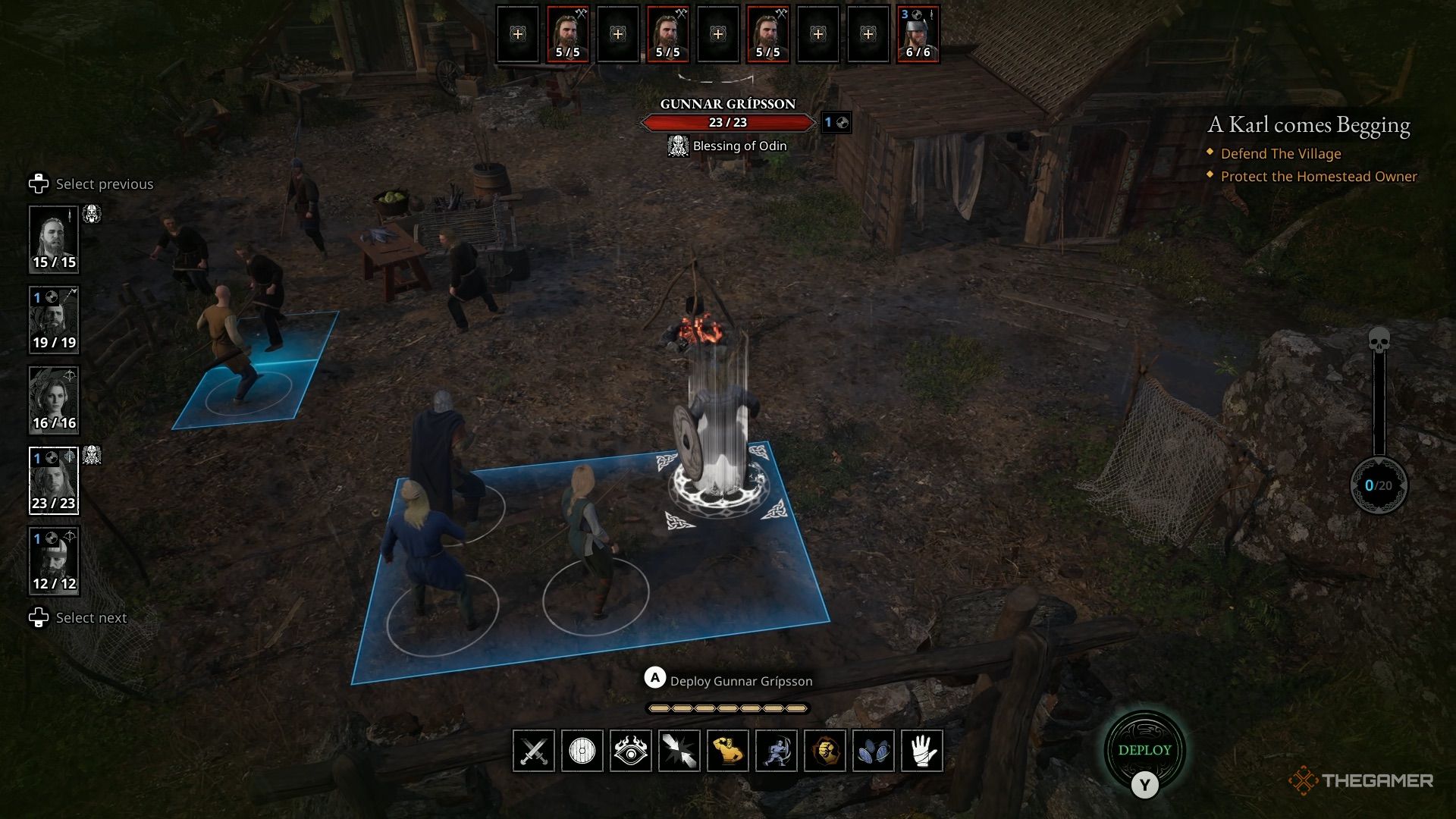Open the 'Defend The Village' objective
The width and height of the screenshot is (1456, 819).
point(1281,154)
